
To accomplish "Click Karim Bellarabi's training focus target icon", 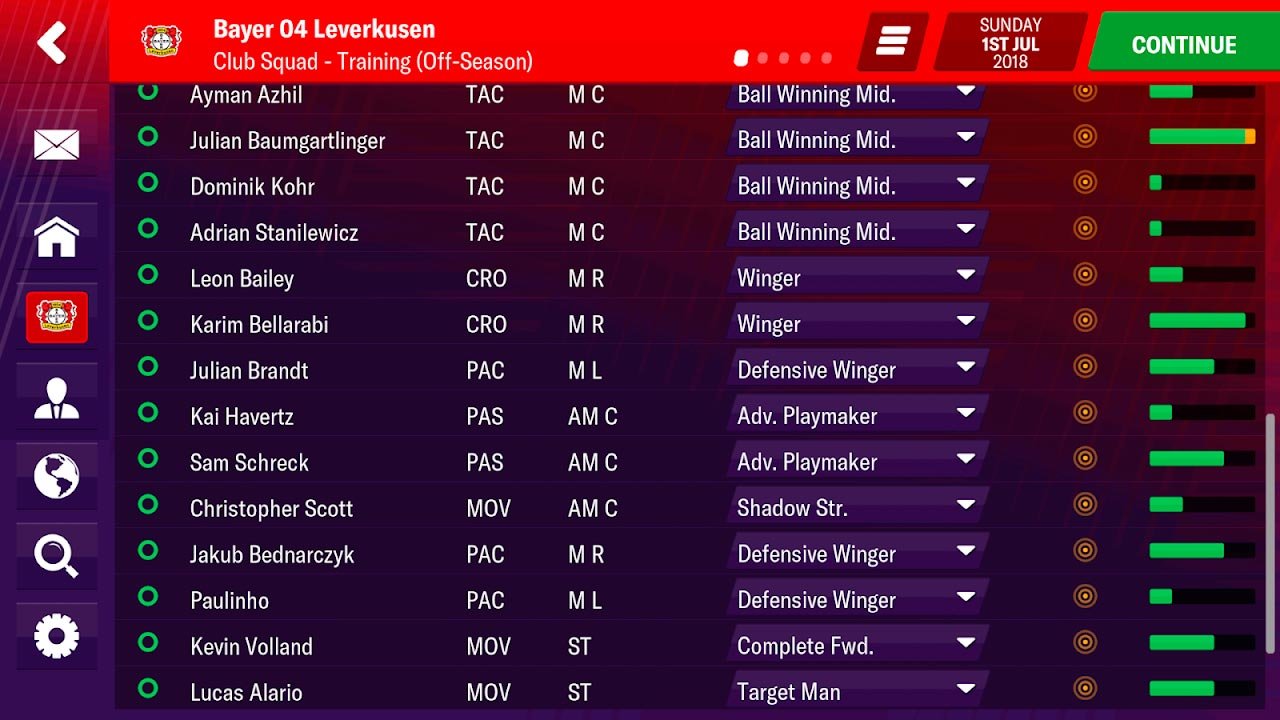I will tap(1085, 320).
